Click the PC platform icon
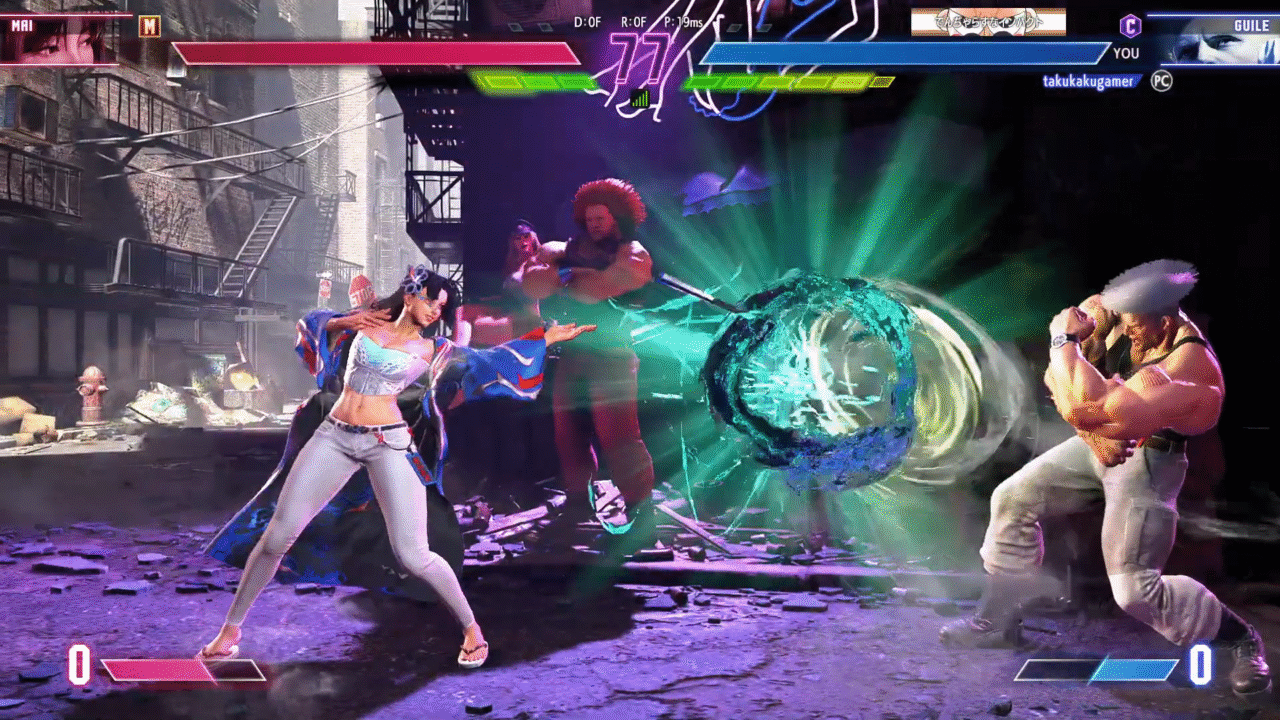Screen dimensions: 1280x720 (x=1161, y=81)
